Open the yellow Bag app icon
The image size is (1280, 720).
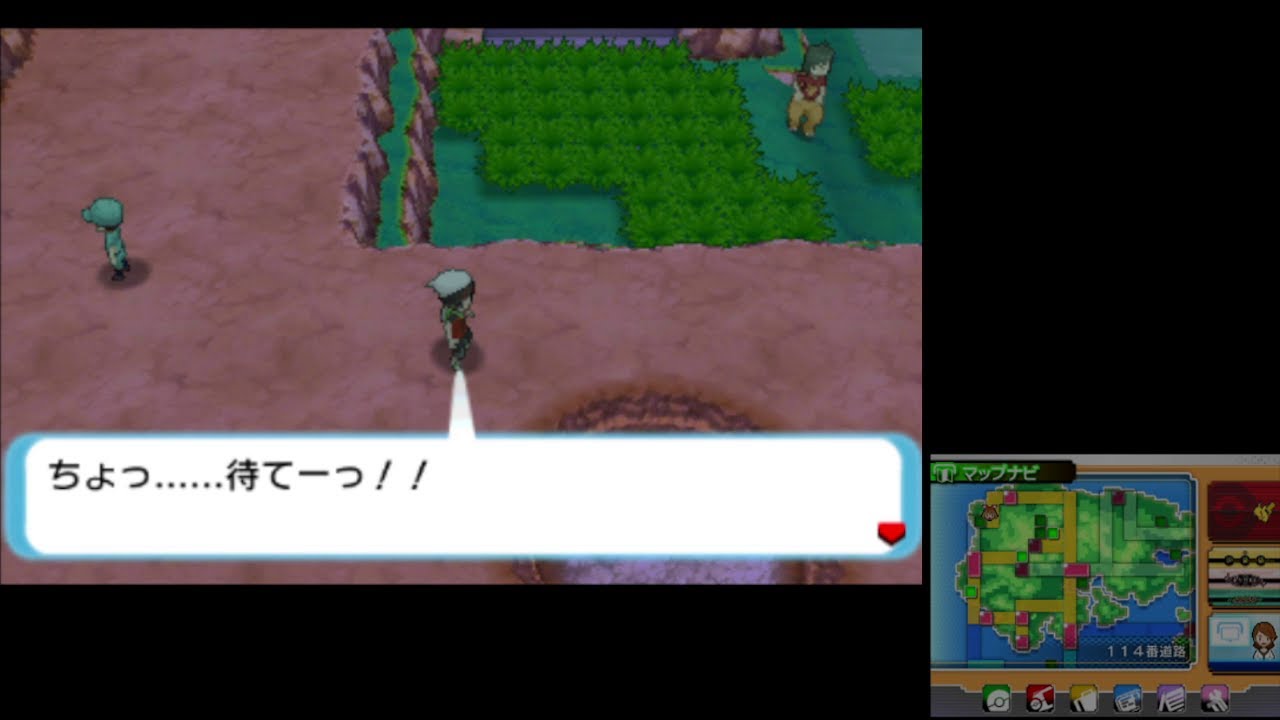(1082, 700)
